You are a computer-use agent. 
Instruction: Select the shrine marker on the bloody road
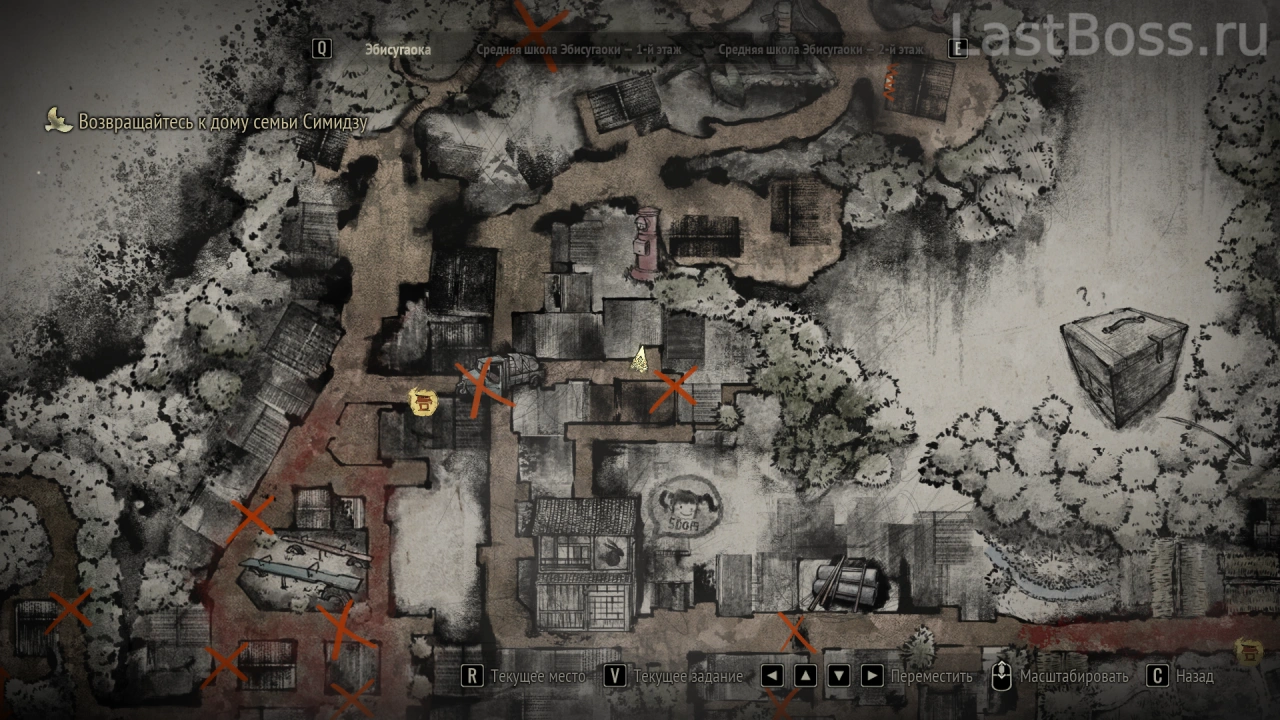(1248, 651)
